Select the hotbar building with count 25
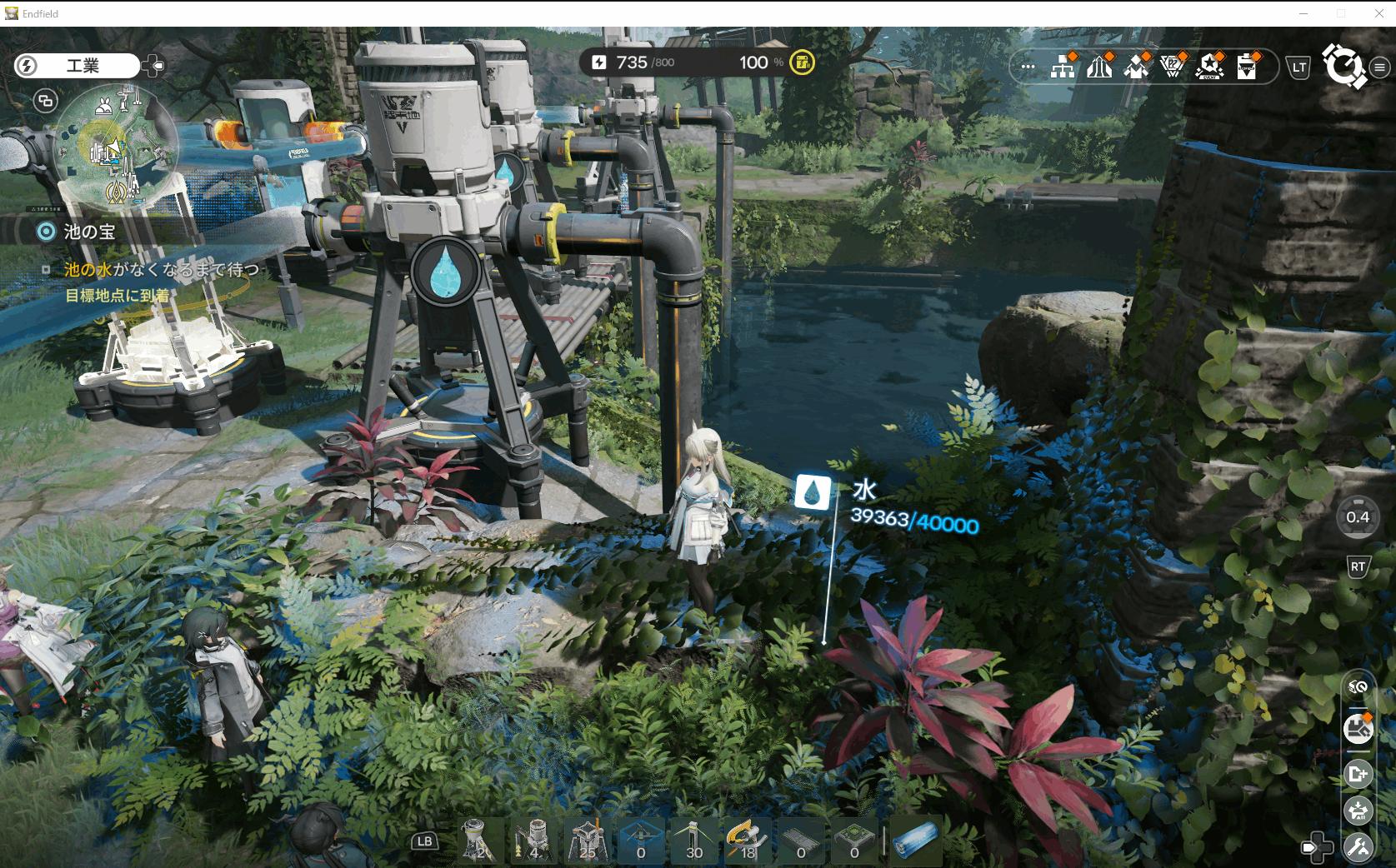Screen dimensions: 1396x868 tap(587, 840)
